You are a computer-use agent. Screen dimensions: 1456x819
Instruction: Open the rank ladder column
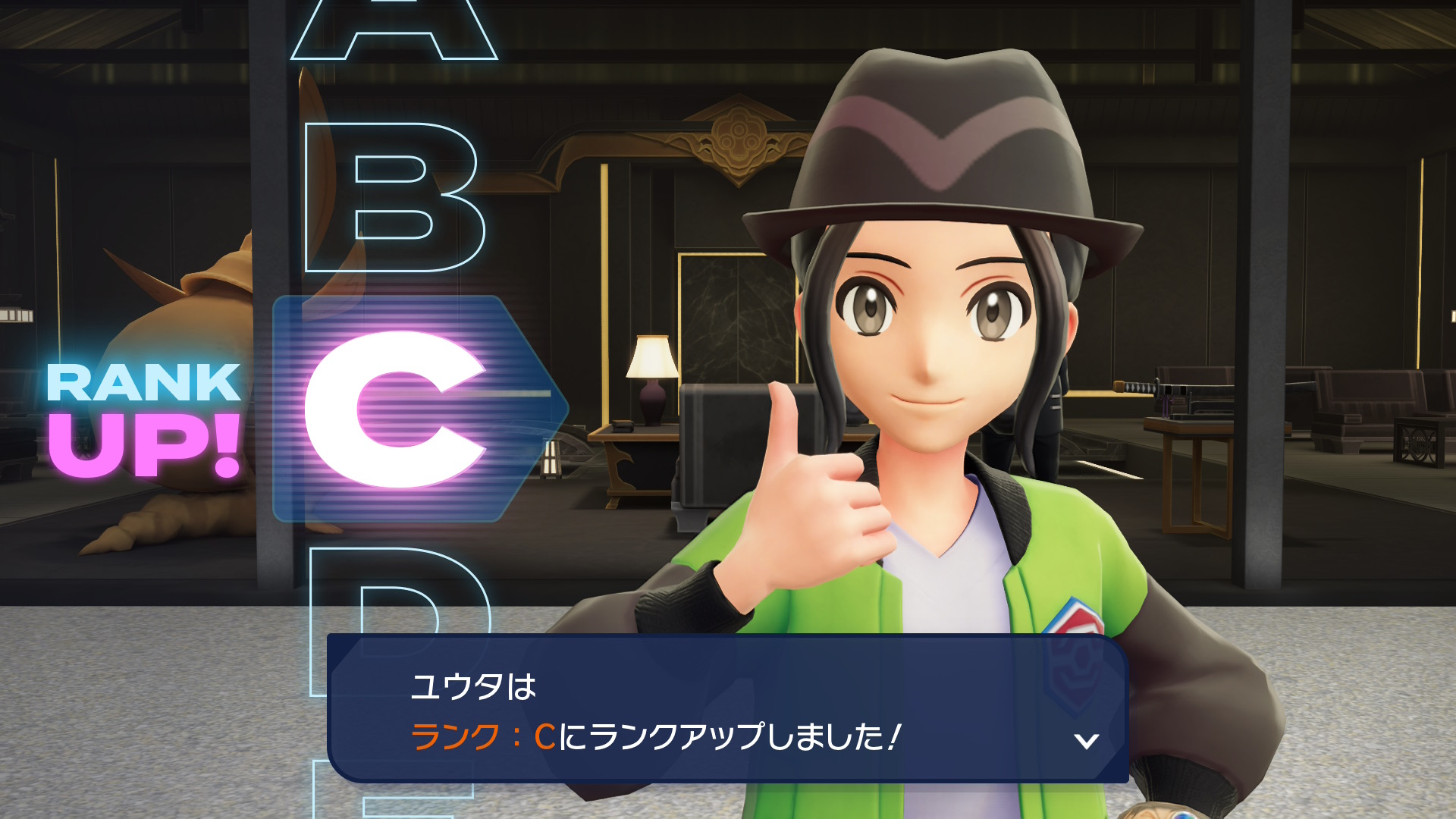[x=394, y=409]
